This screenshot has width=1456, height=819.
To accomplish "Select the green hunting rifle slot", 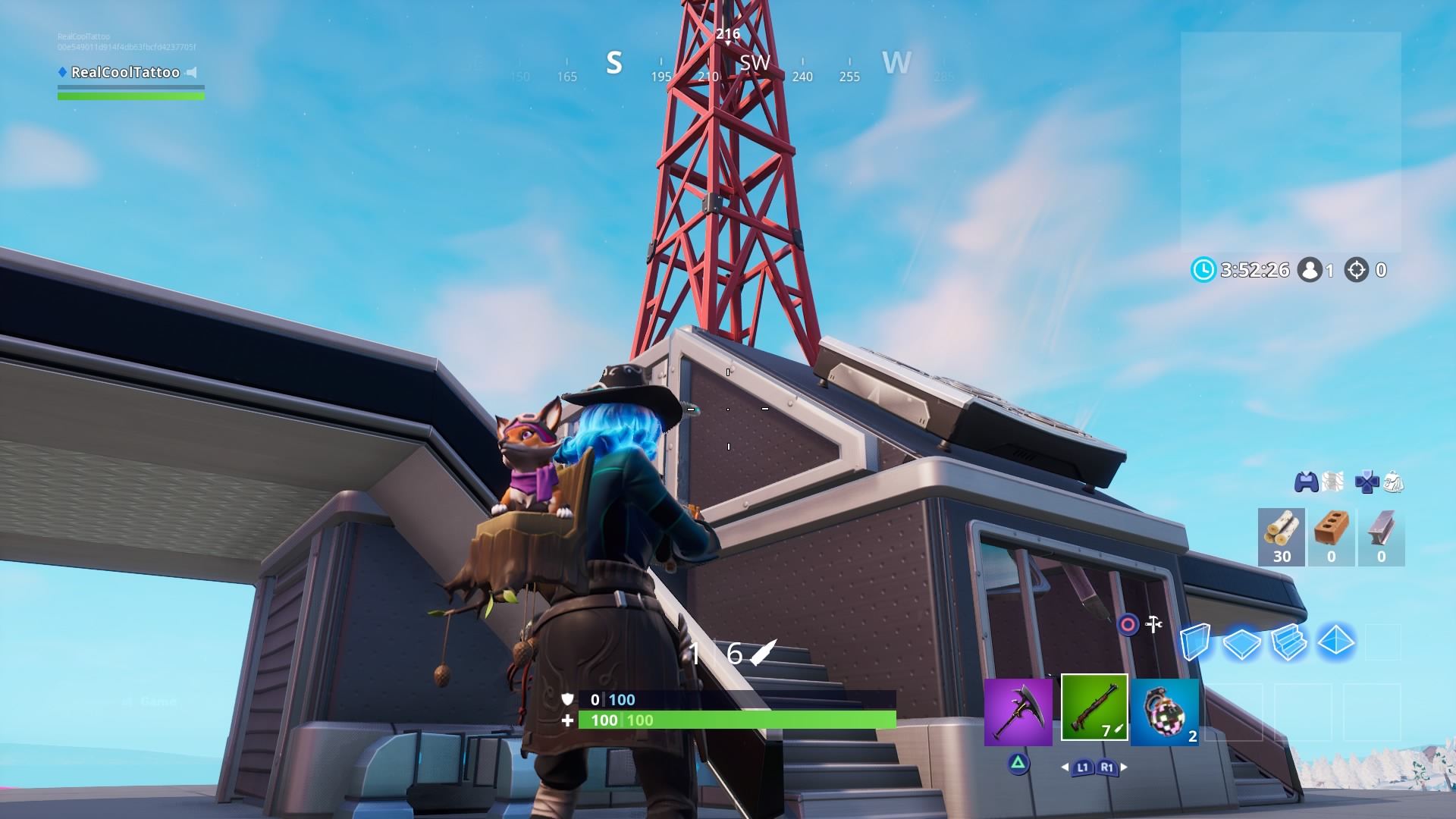I will coord(1094,708).
